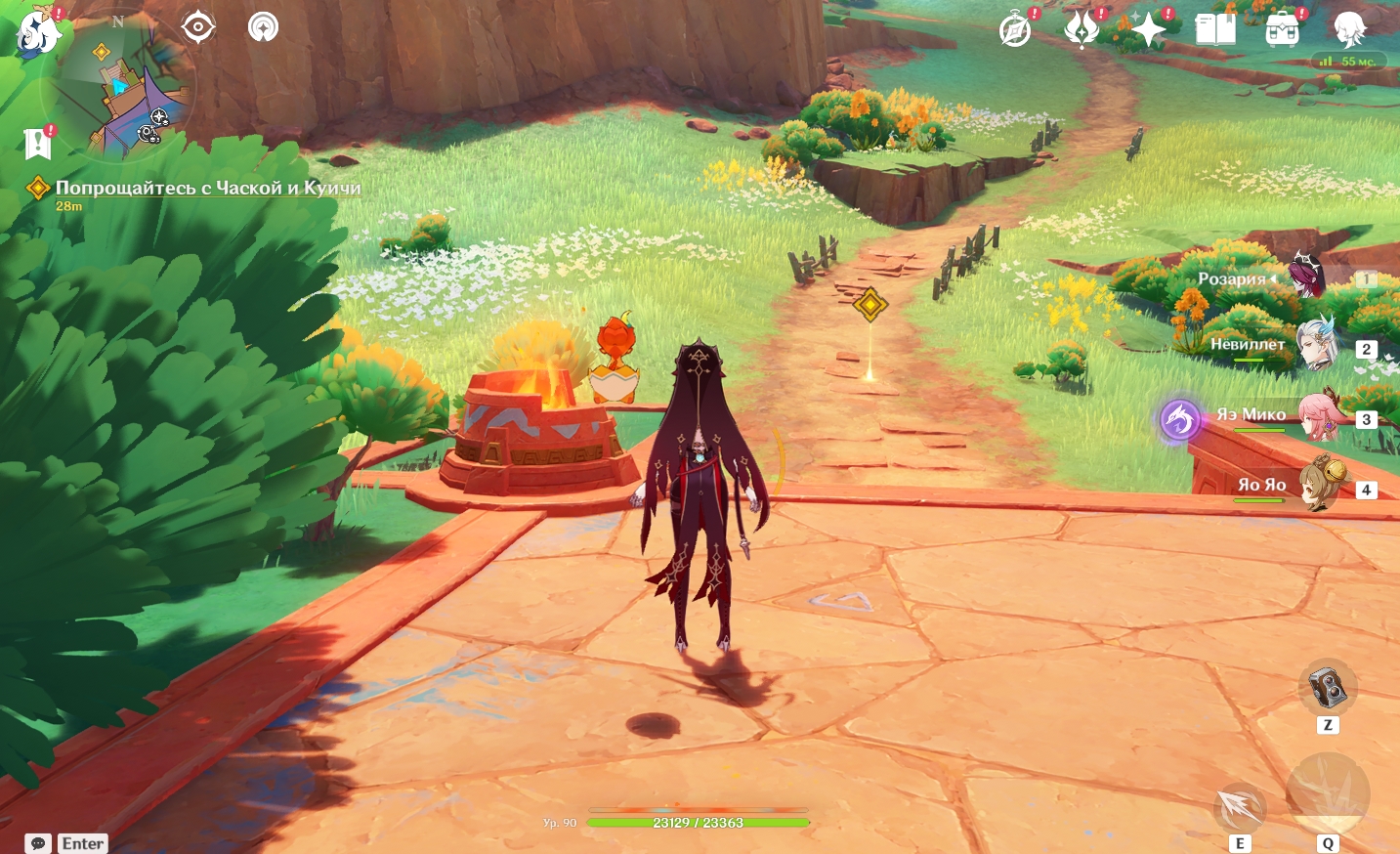Viewport: 1400px width, 854px height.
Task: Open the battle pass icon
Action: pyautogui.click(x=1082, y=29)
